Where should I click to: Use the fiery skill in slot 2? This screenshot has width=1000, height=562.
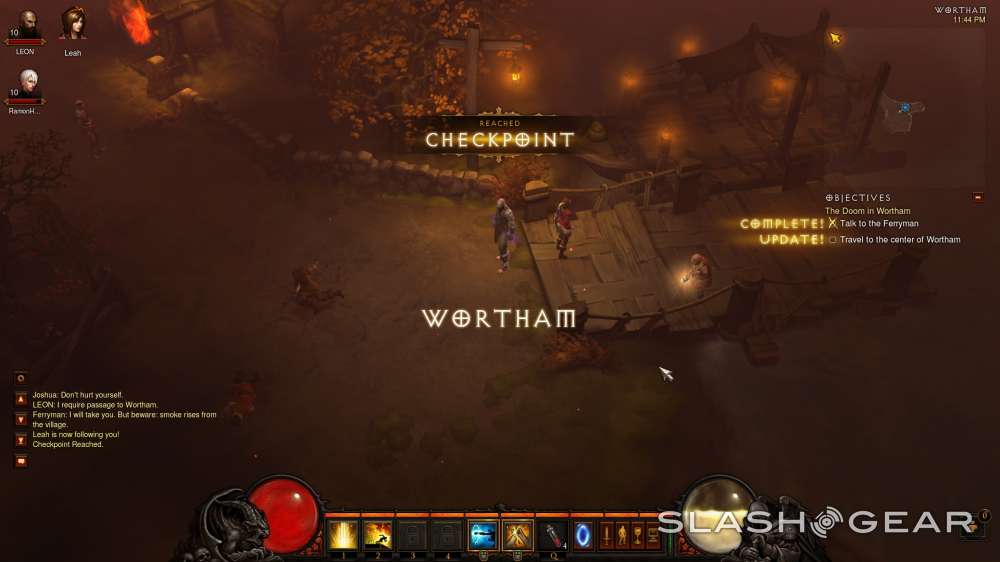[x=378, y=535]
